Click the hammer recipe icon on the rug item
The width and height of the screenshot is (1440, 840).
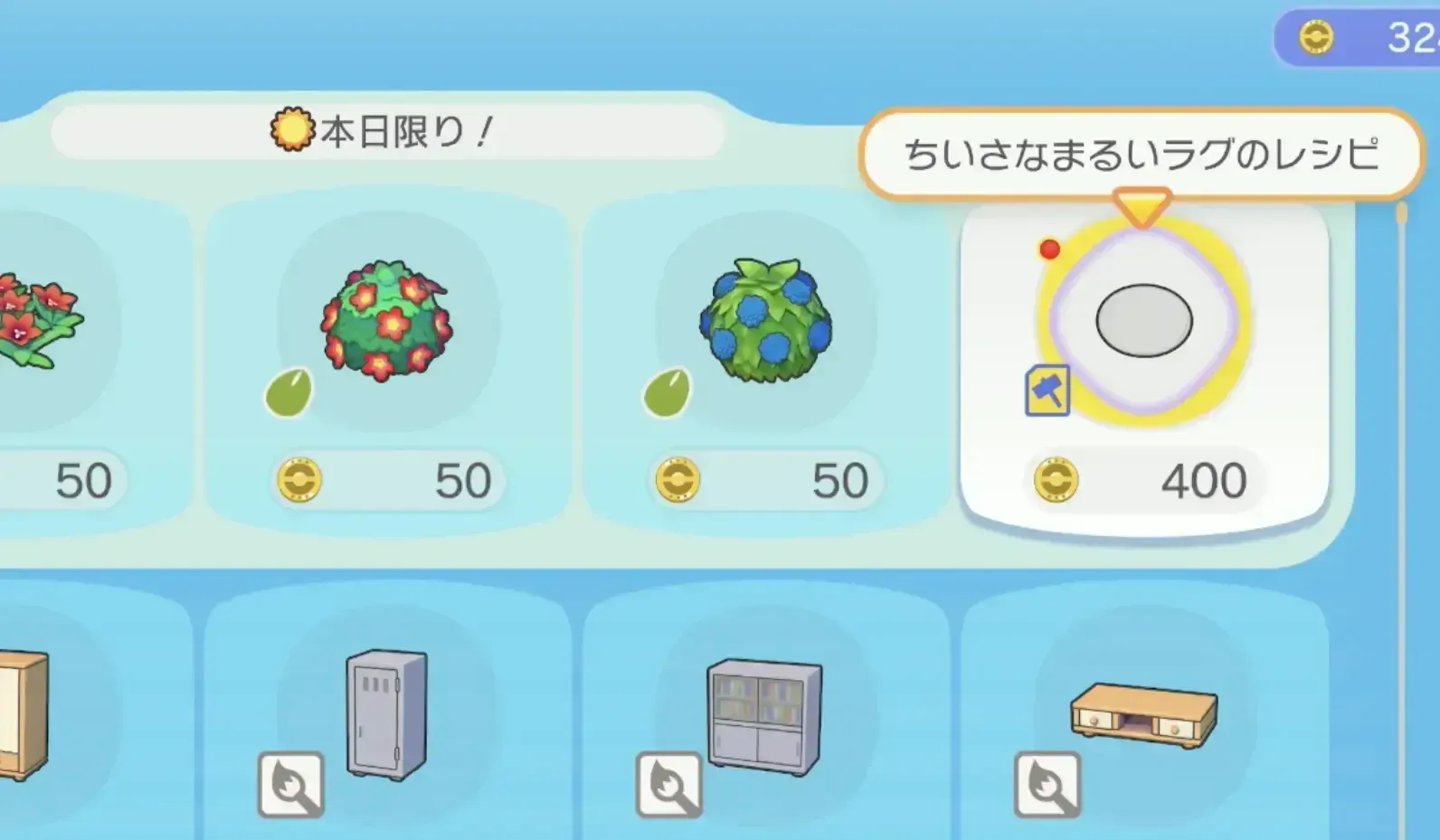pyautogui.click(x=1048, y=391)
